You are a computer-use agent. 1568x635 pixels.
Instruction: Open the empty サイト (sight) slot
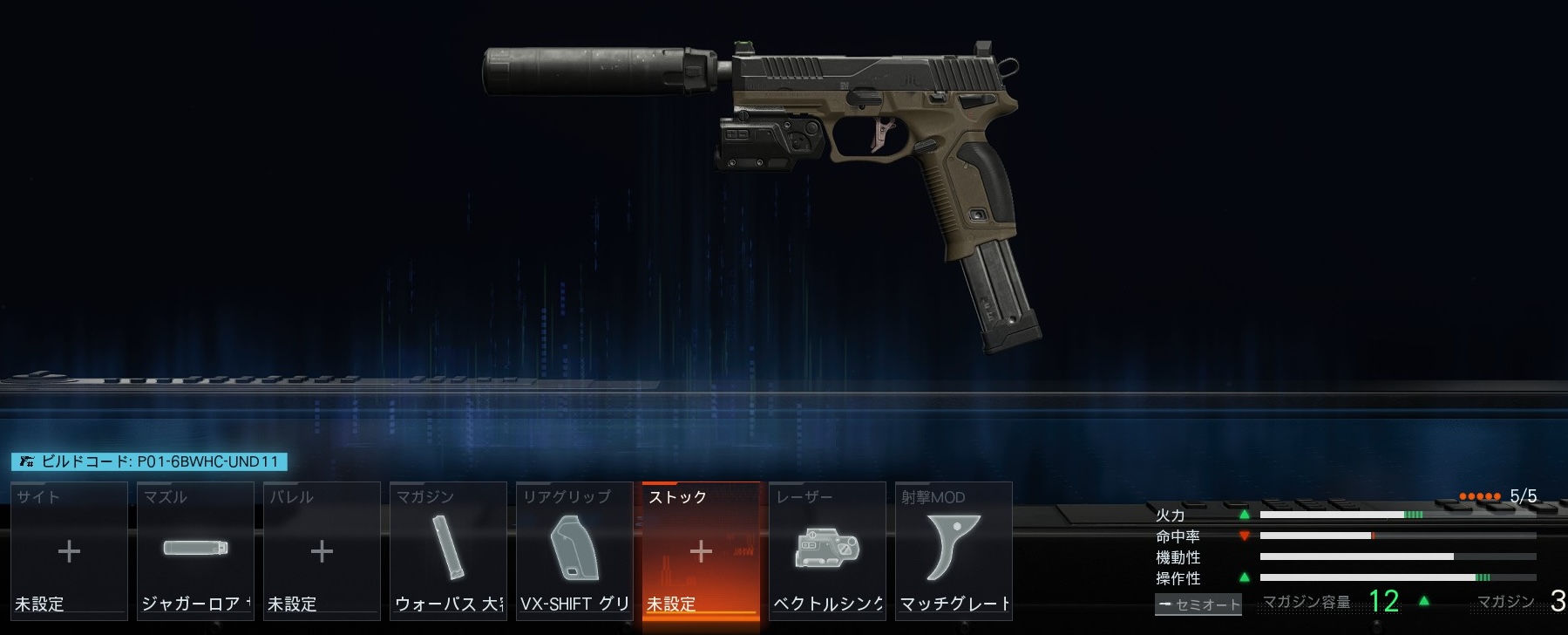point(69,550)
